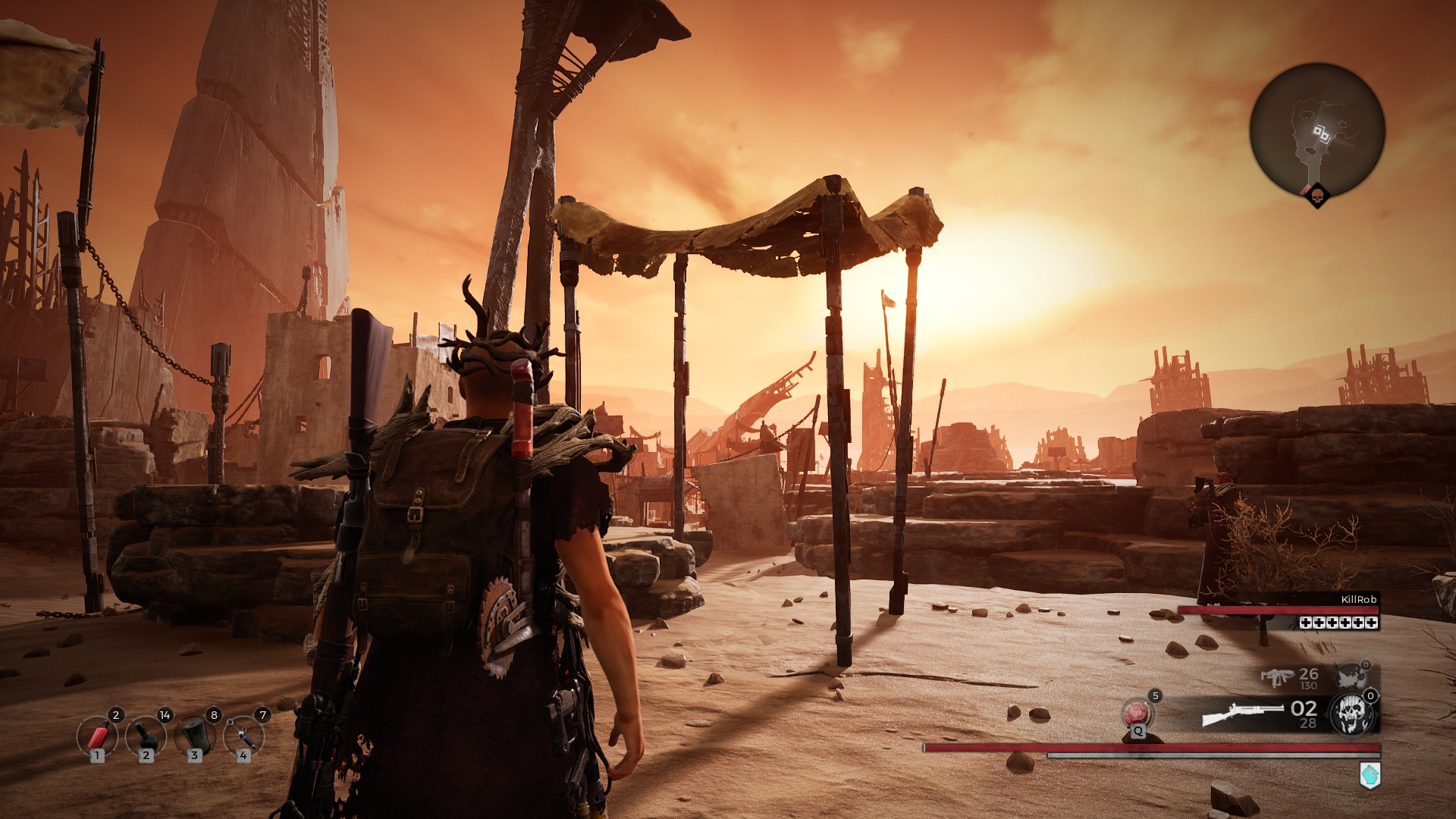1456x819 pixels.
Task: Open the circular minimap
Action: [x=1316, y=130]
